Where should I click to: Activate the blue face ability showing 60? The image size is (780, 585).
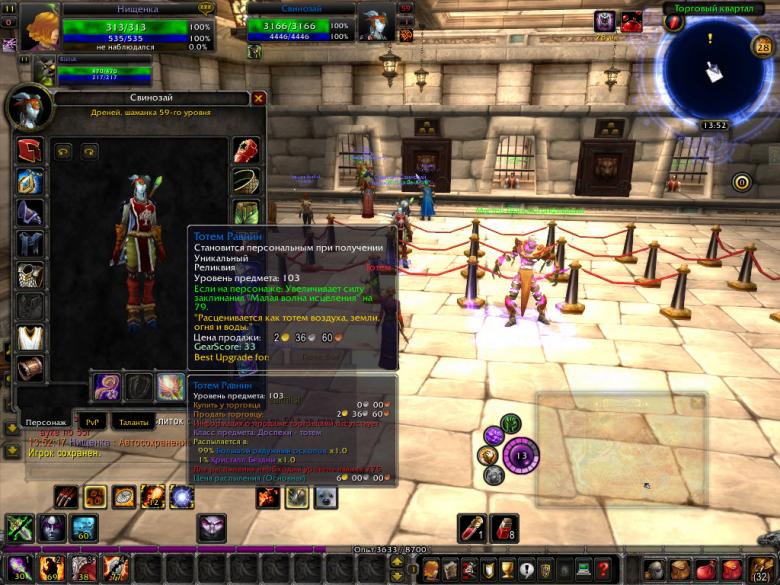pos(84,527)
